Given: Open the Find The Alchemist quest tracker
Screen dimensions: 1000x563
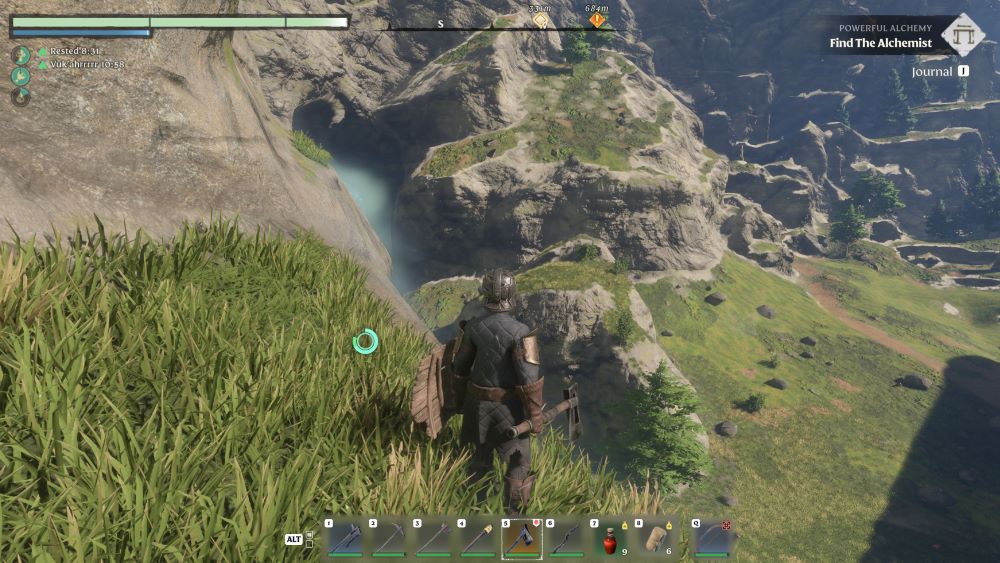Looking at the screenshot, I should pyautogui.click(x=880, y=43).
